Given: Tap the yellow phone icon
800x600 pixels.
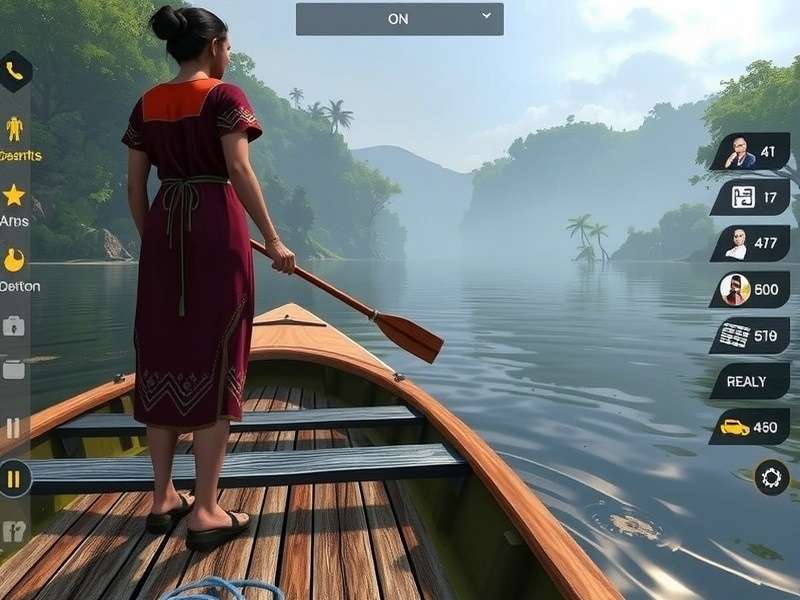Looking at the screenshot, I should (x=14, y=71).
